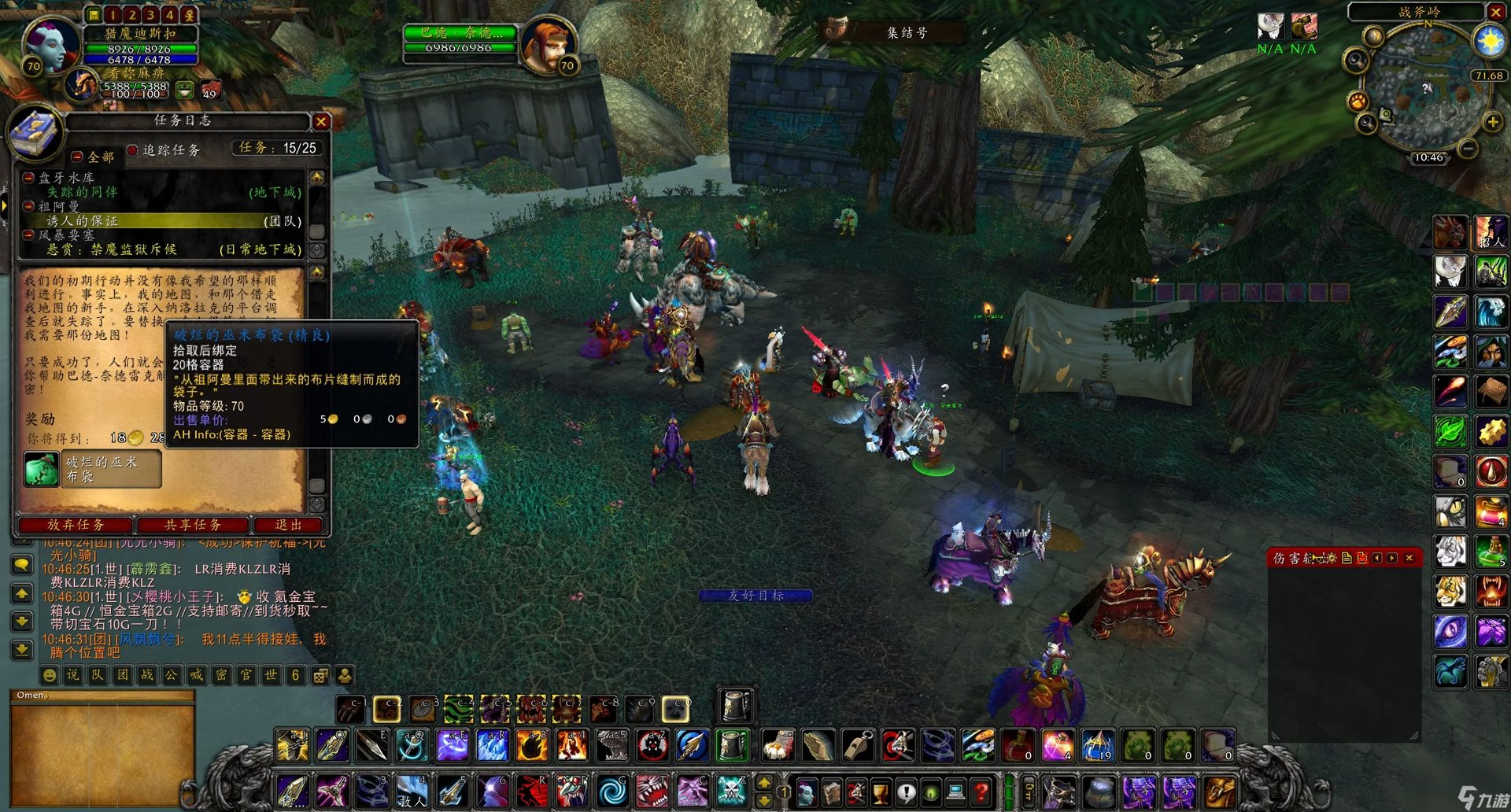Open the 悬赏：禁魔监狱斥候 quest
Screen dimensions: 1511x812
click(111, 249)
